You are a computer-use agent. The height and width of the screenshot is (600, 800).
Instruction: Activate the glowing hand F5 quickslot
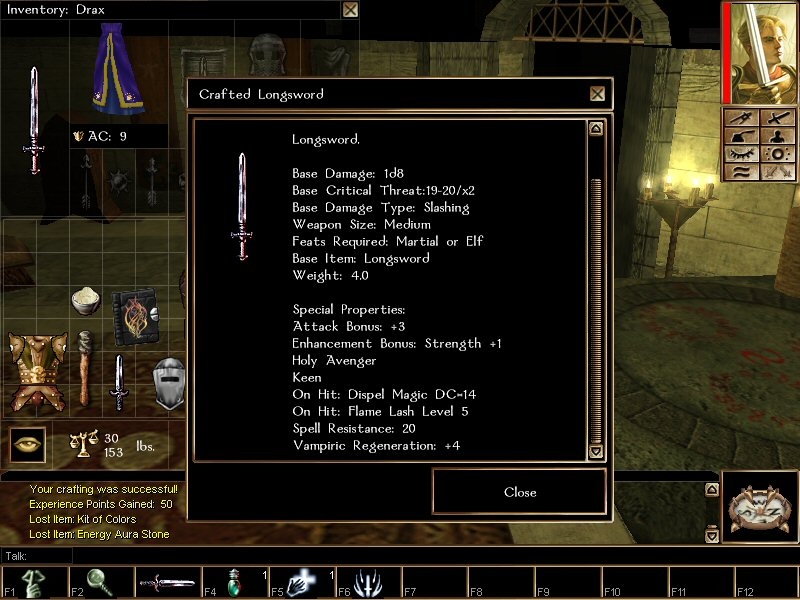[x=302, y=583]
